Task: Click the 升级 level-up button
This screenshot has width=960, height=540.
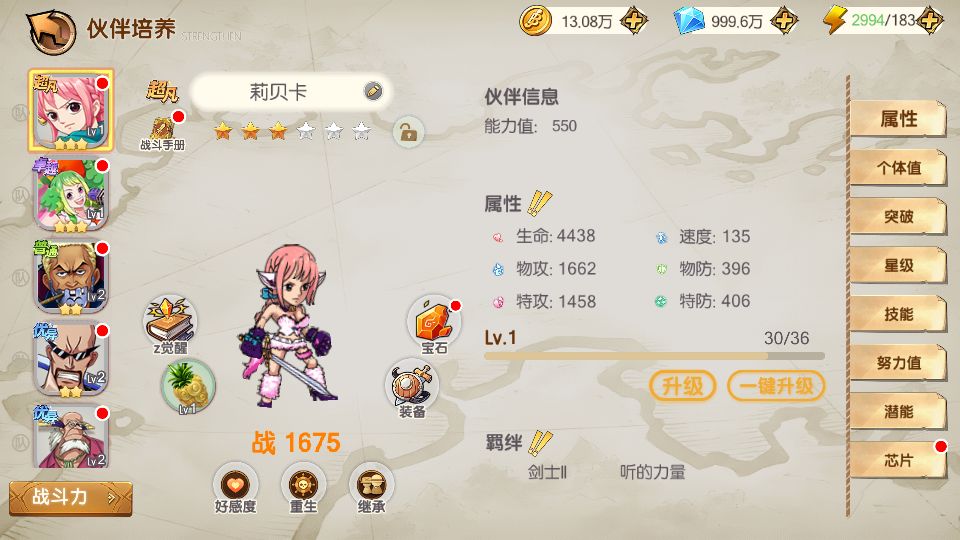Action: click(683, 386)
